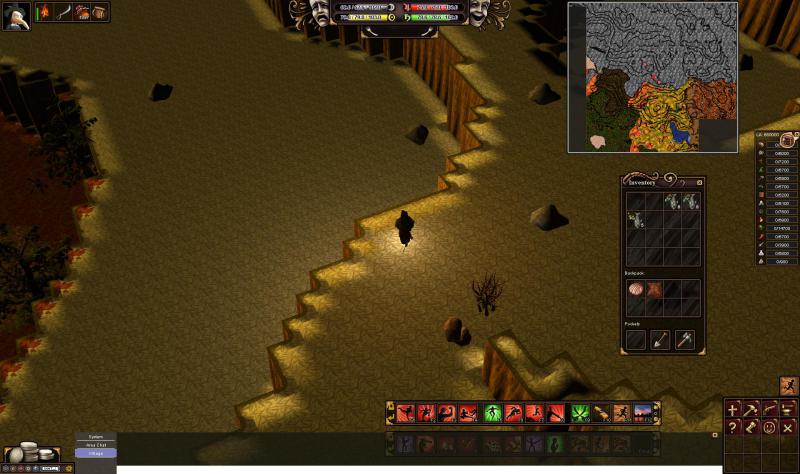Image resolution: width=800 pixels, height=474 pixels.
Task: Close the Inventory window
Action: pyautogui.click(x=700, y=182)
